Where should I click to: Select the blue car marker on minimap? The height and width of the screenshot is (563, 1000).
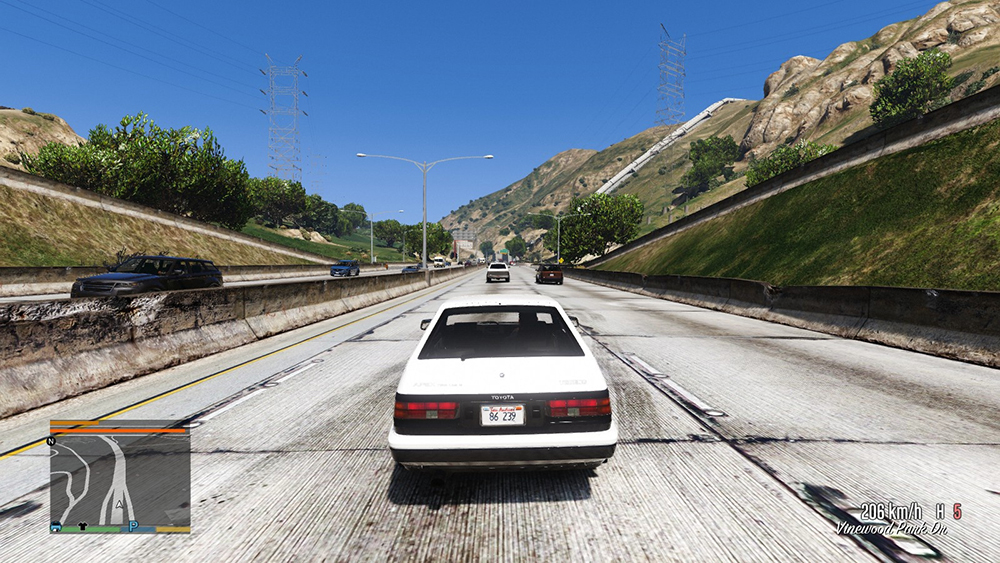pos(56,526)
